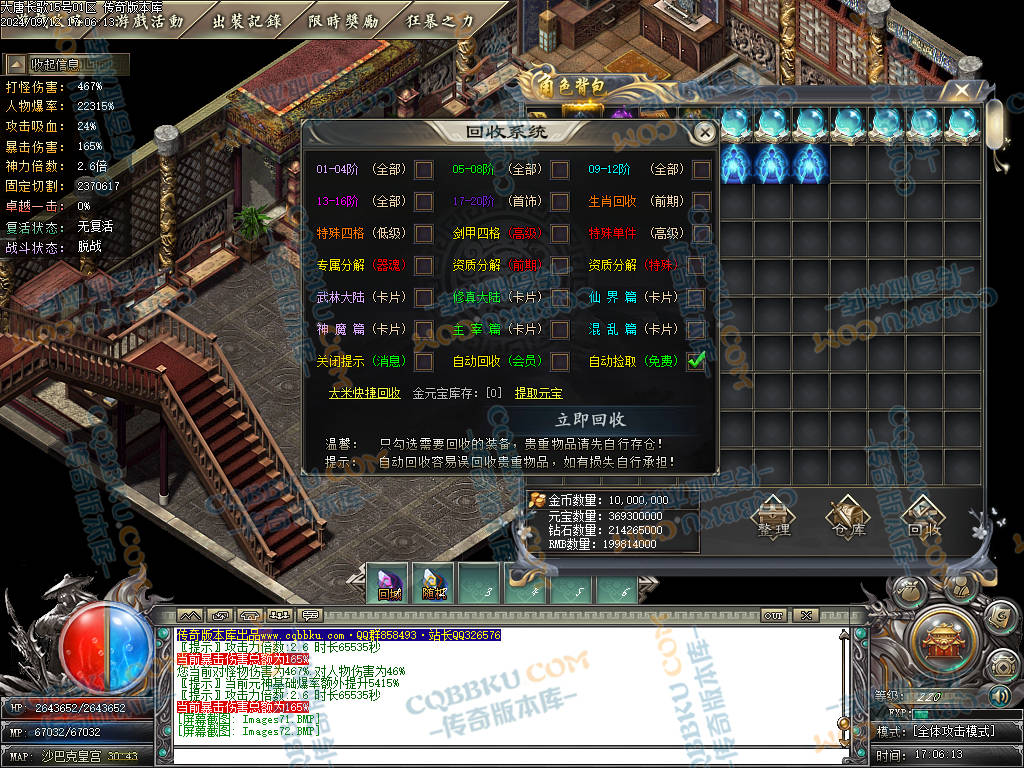The image size is (1024, 768).
Task: Collapse the 收起信息 stats panel
Action: 65,65
